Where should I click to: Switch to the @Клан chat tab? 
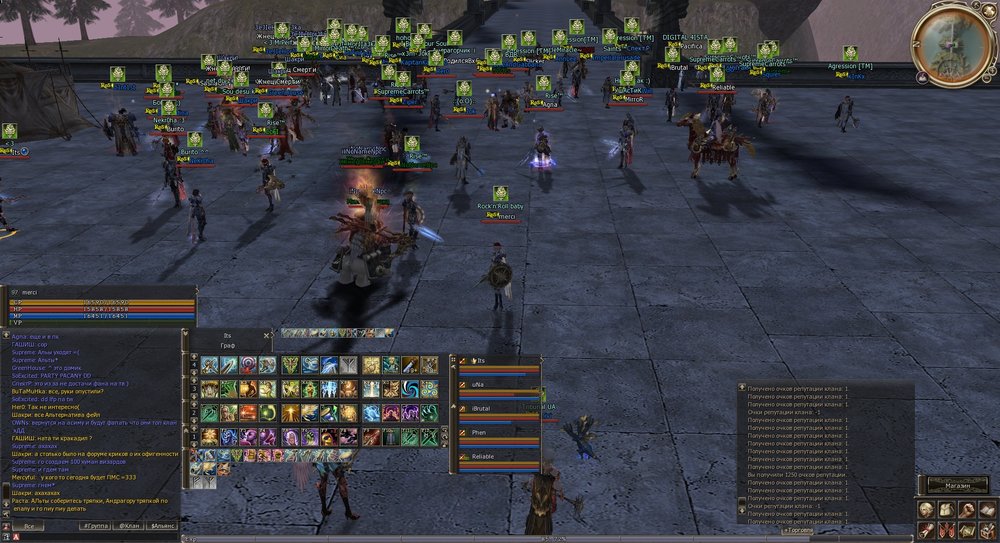click(128, 525)
